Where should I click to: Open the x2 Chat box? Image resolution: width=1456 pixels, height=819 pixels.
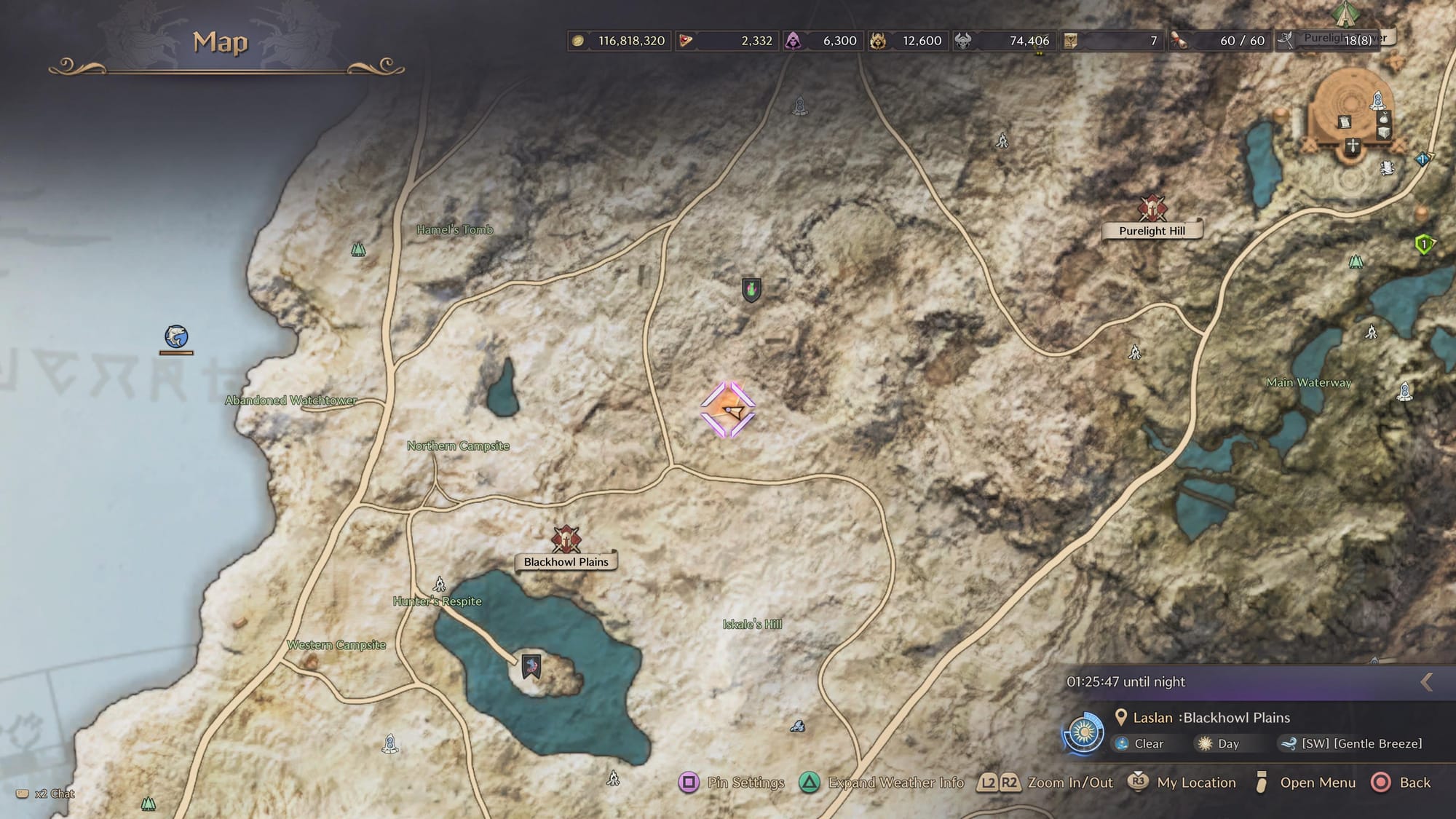[x=47, y=794]
